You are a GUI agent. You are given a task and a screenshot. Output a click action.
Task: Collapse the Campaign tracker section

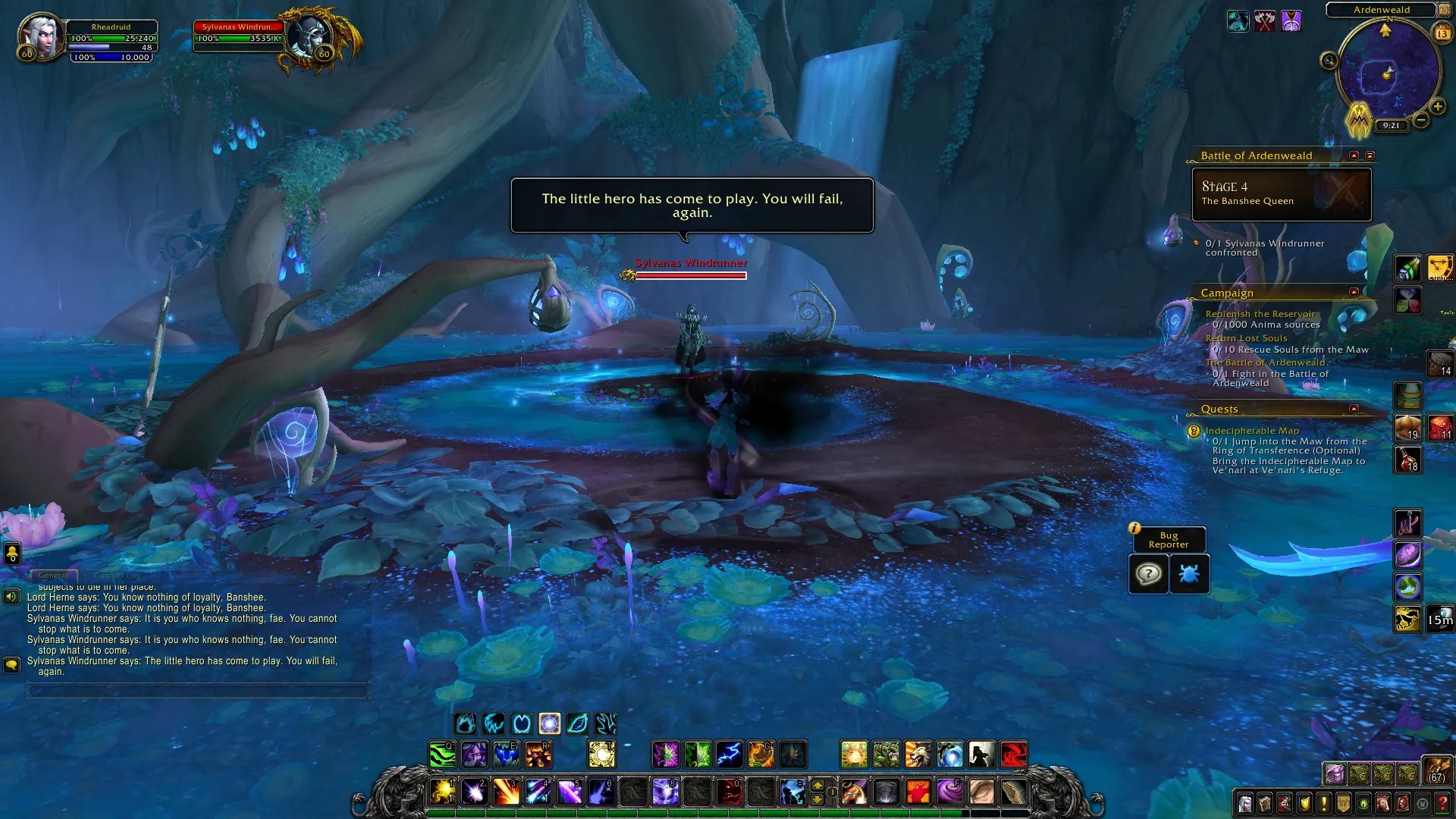click(x=1354, y=292)
